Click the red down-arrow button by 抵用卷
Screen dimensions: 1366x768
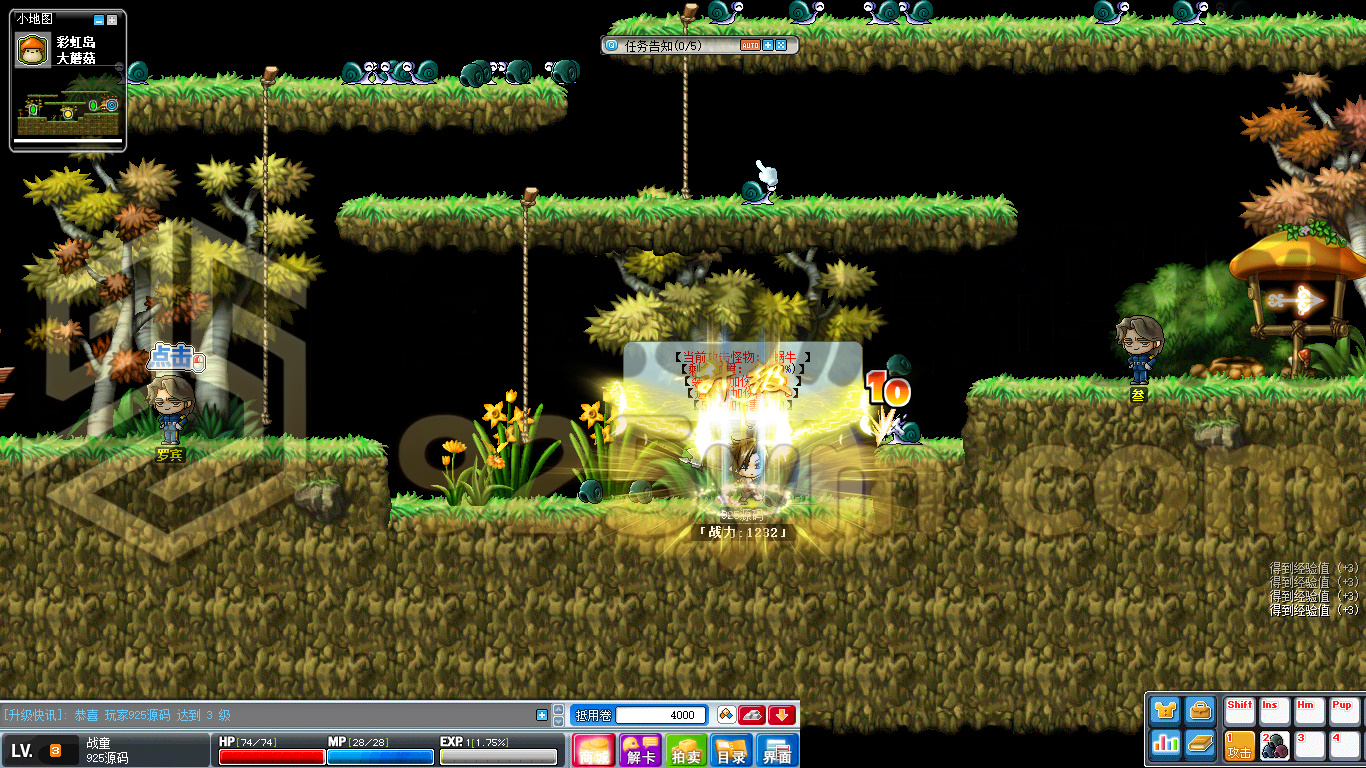click(x=782, y=714)
